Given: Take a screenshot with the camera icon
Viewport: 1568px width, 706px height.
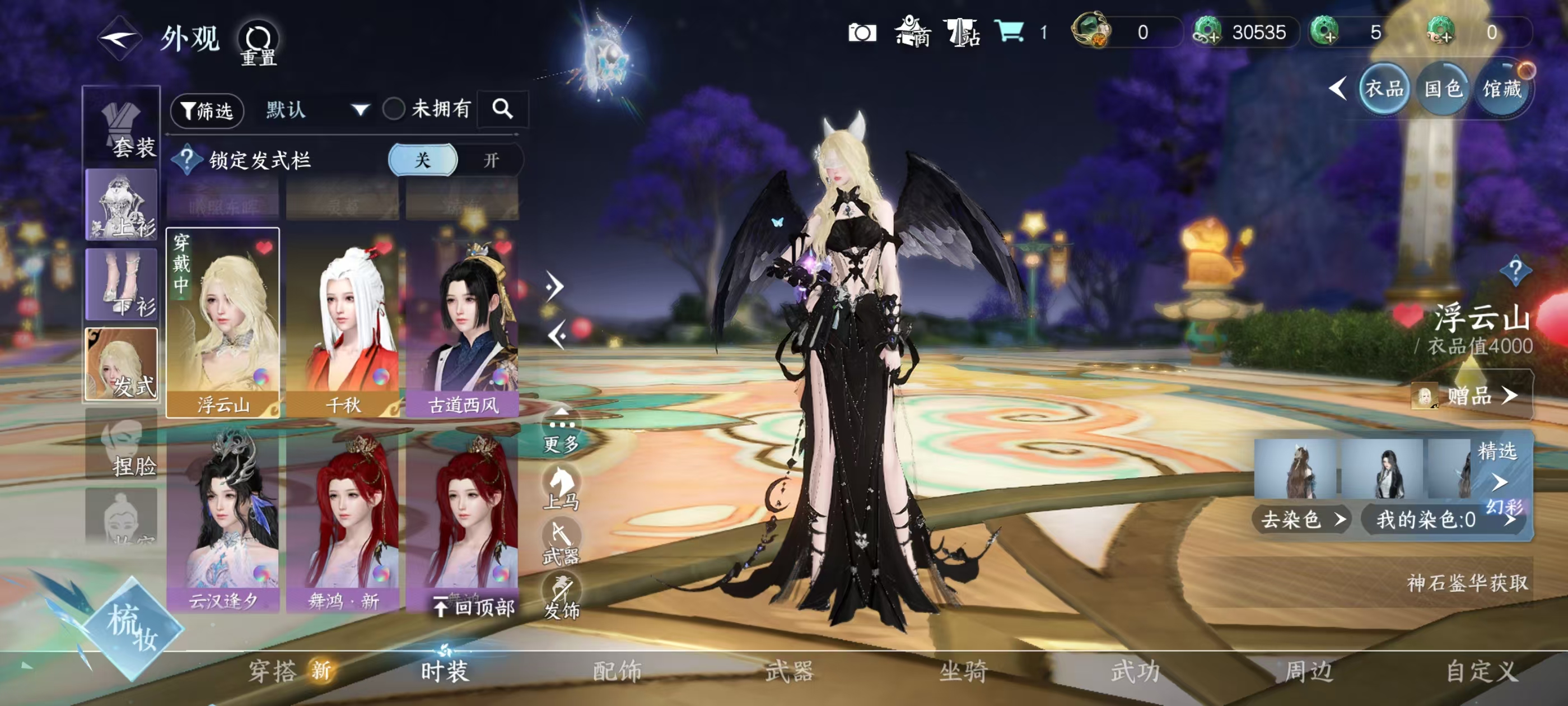Looking at the screenshot, I should coord(862,32).
